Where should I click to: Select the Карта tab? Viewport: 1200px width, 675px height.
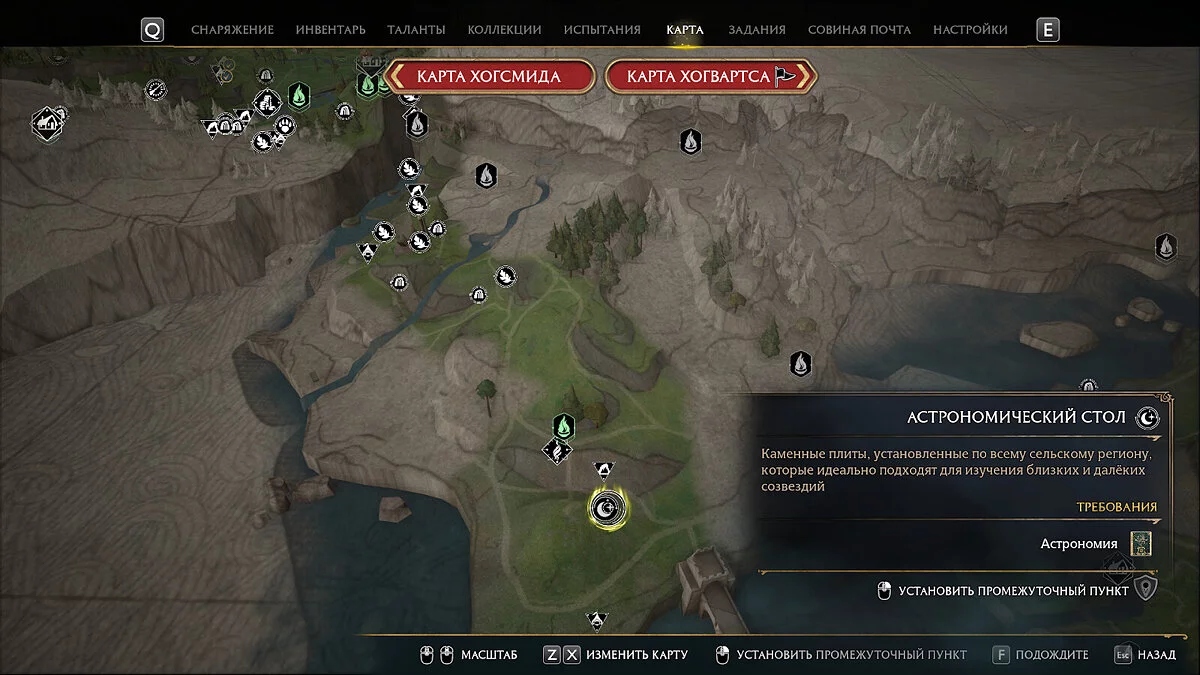(685, 30)
